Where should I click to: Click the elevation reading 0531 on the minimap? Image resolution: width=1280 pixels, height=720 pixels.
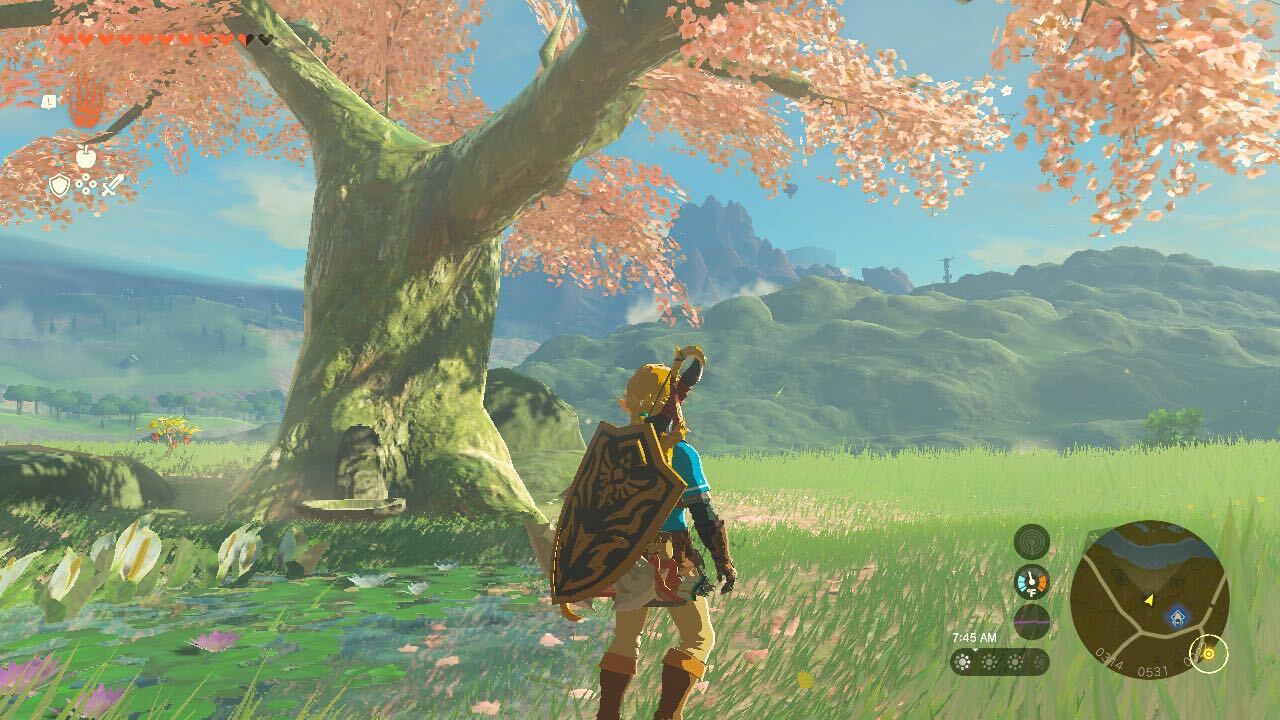[1154, 671]
